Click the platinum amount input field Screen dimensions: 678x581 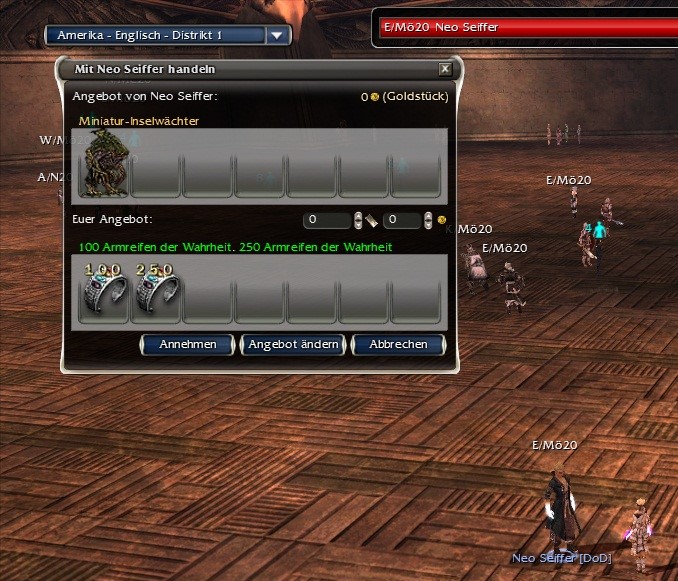327,219
